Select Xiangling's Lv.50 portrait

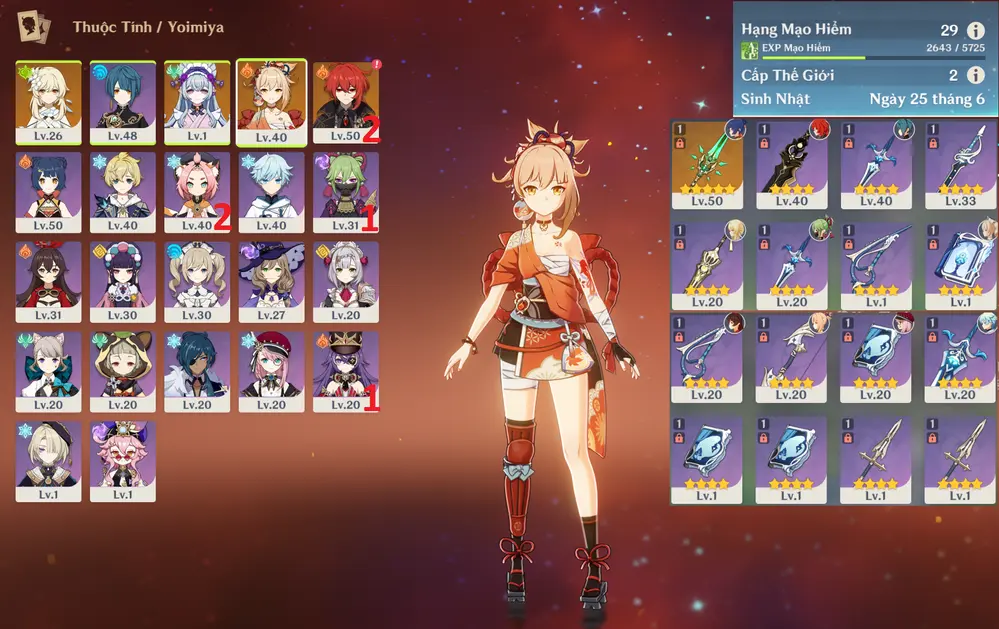pos(49,192)
